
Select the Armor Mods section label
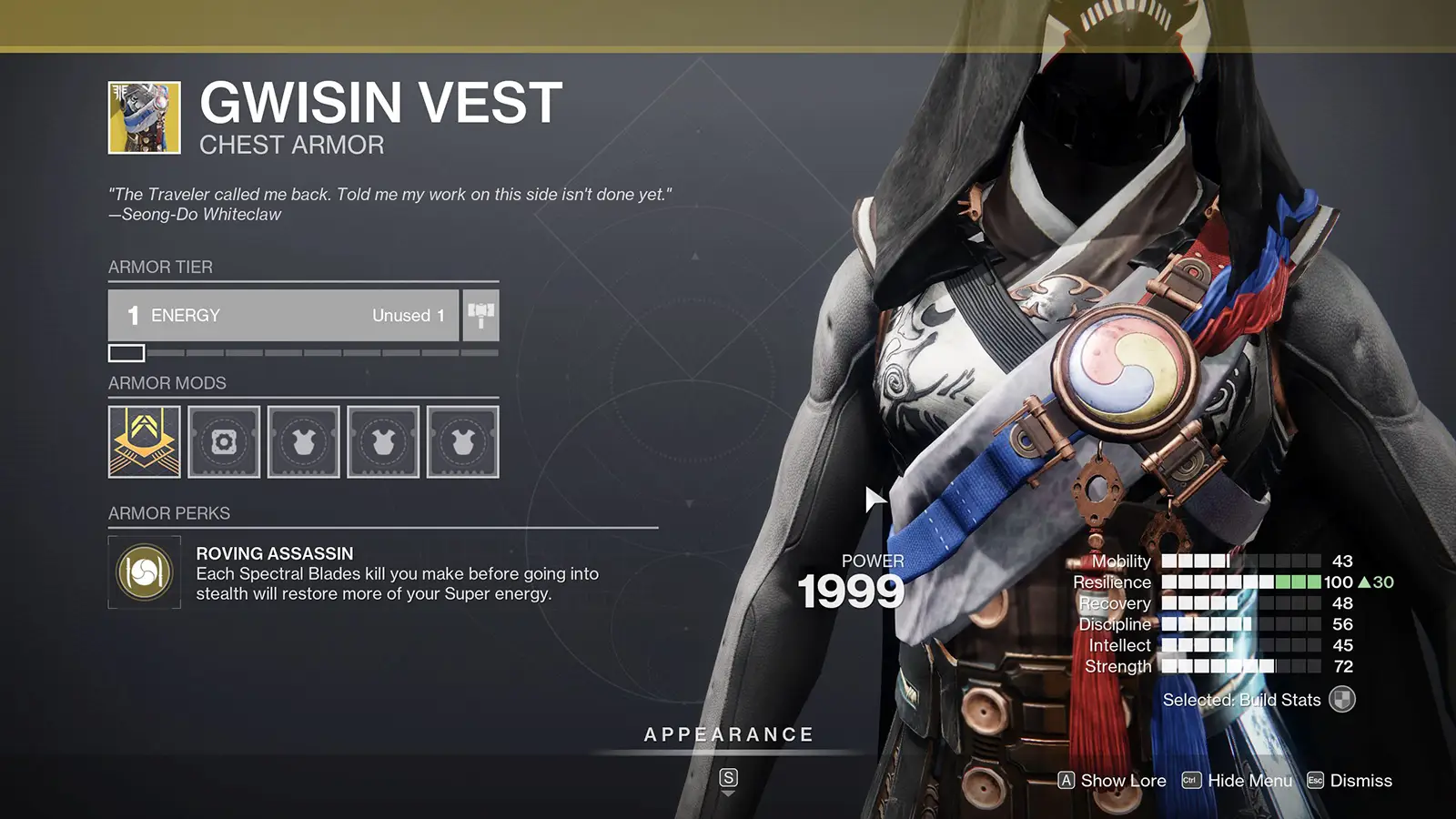pyautogui.click(x=167, y=383)
